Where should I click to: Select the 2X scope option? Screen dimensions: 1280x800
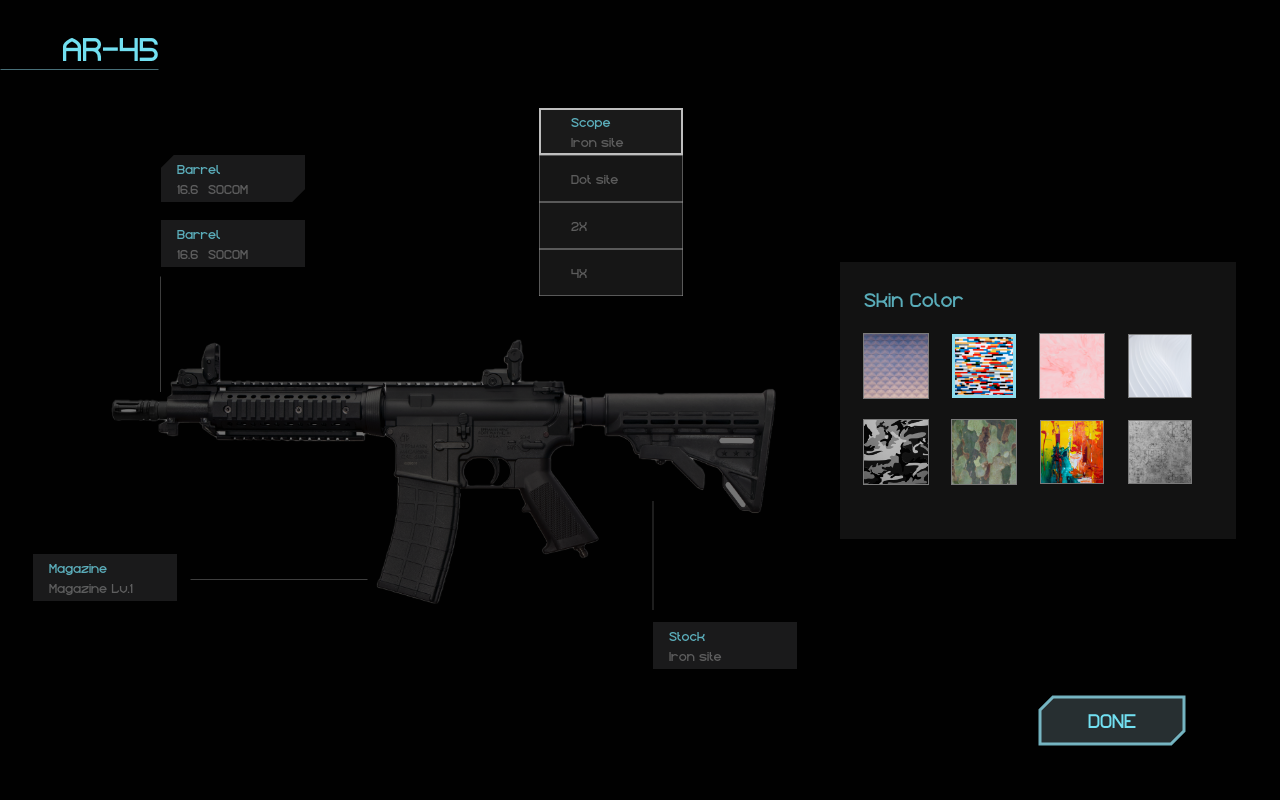(x=611, y=227)
